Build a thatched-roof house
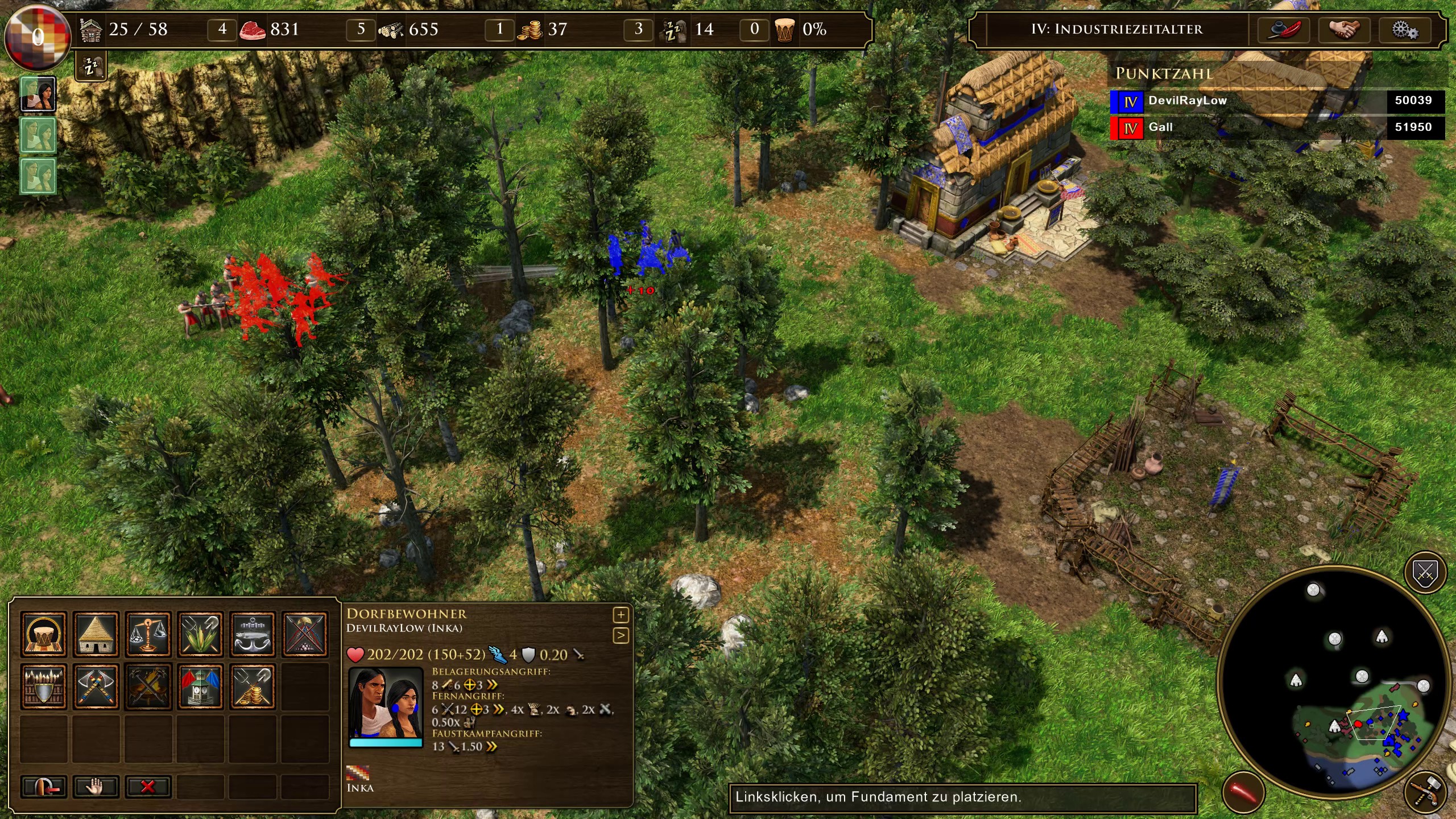 pyautogui.click(x=96, y=634)
